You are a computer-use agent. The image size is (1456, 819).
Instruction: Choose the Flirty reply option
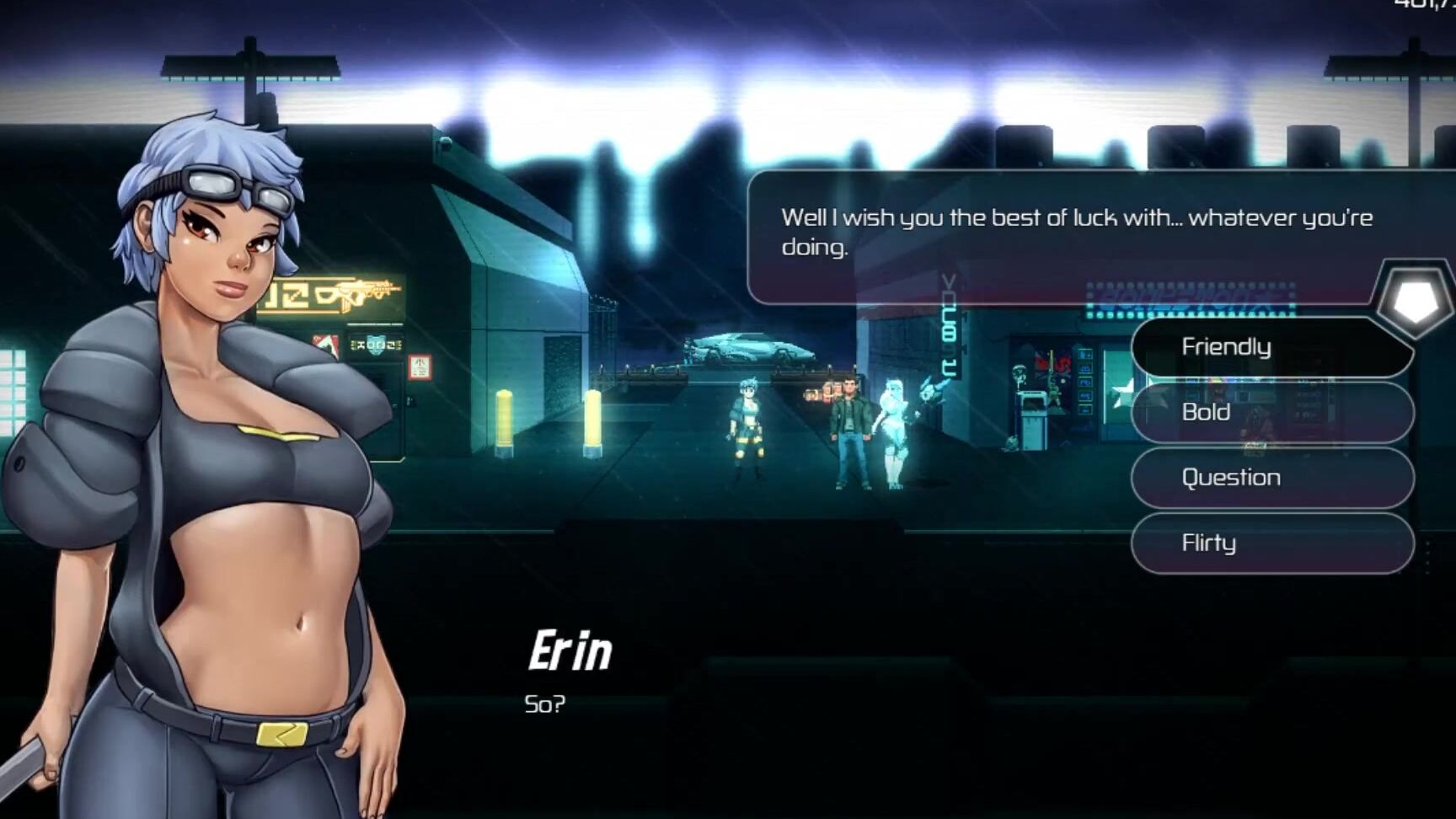pos(1271,543)
